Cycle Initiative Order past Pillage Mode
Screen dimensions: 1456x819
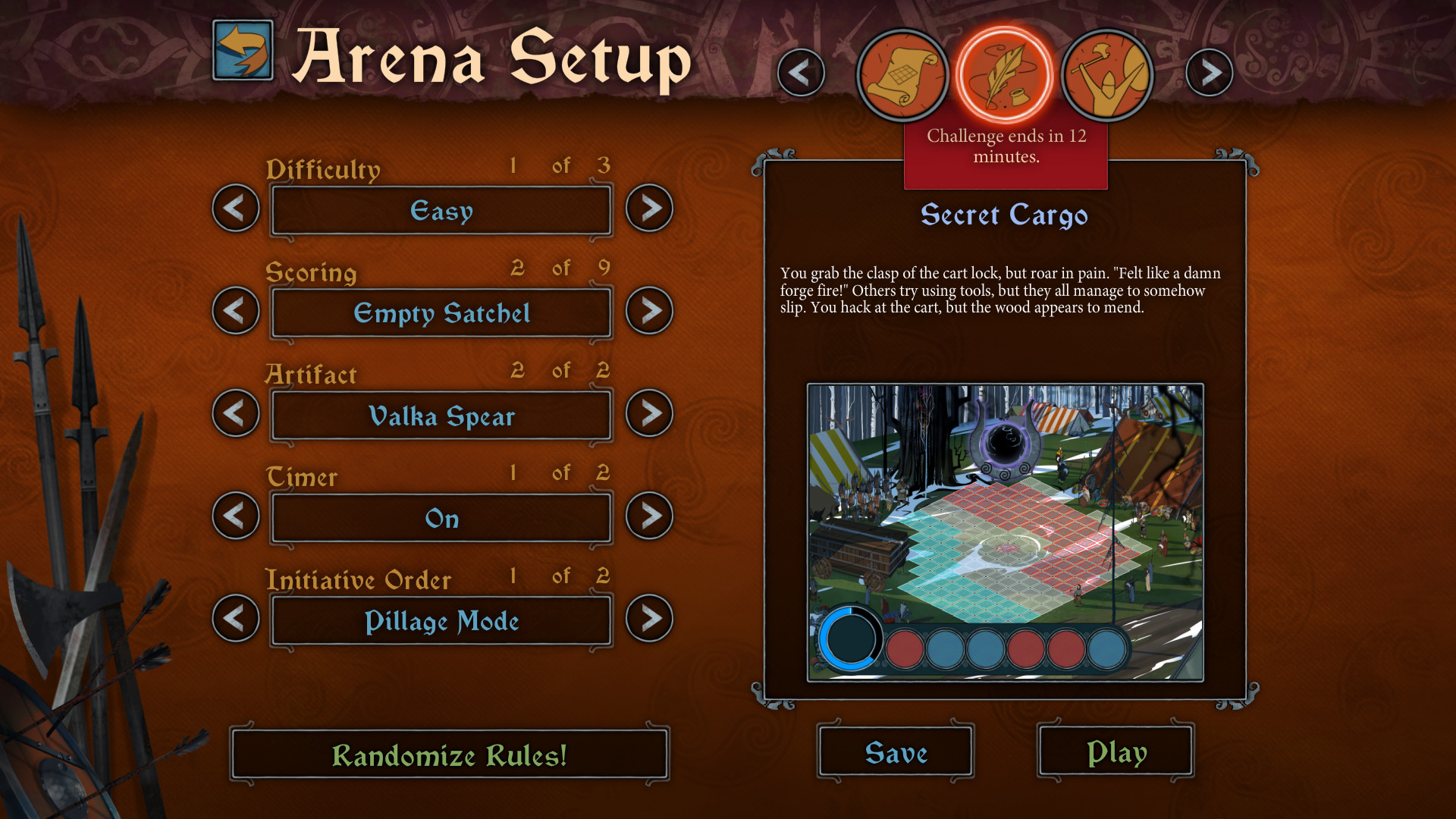pos(649,620)
